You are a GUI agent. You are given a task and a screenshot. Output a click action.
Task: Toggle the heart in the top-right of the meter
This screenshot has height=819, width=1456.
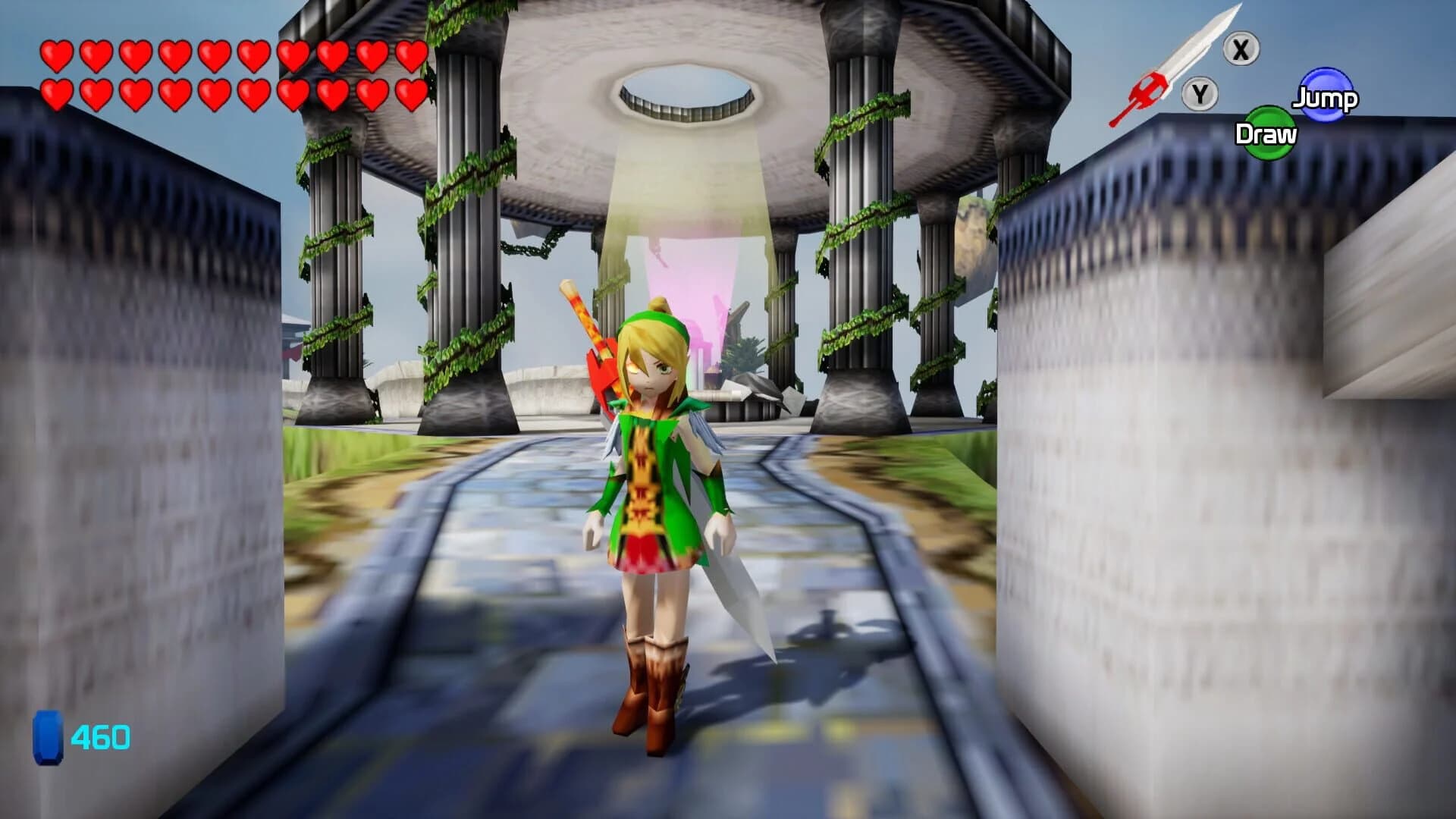(412, 55)
